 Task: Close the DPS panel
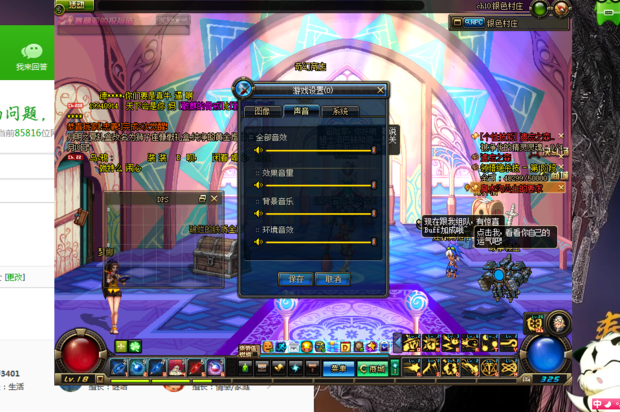coord(213,199)
